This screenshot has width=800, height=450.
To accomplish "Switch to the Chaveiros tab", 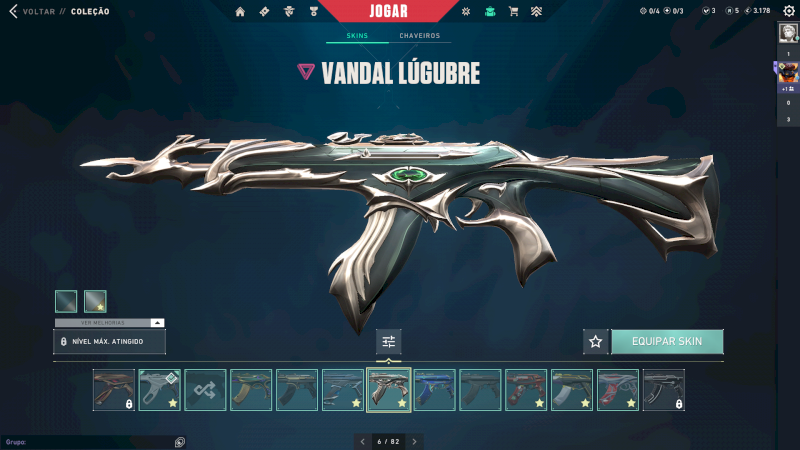I will coord(419,36).
